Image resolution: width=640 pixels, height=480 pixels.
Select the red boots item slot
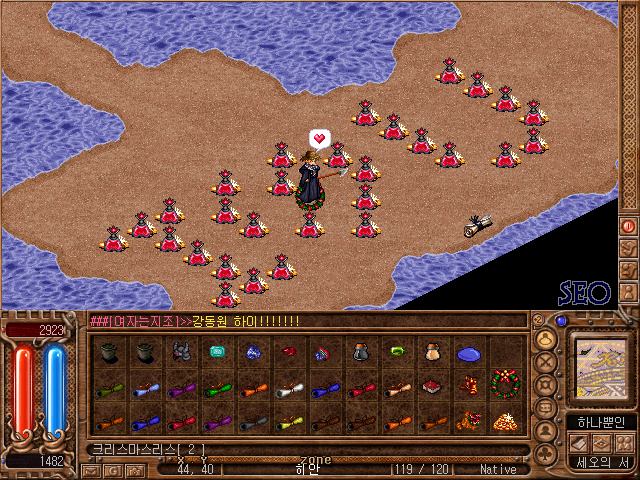point(289,352)
